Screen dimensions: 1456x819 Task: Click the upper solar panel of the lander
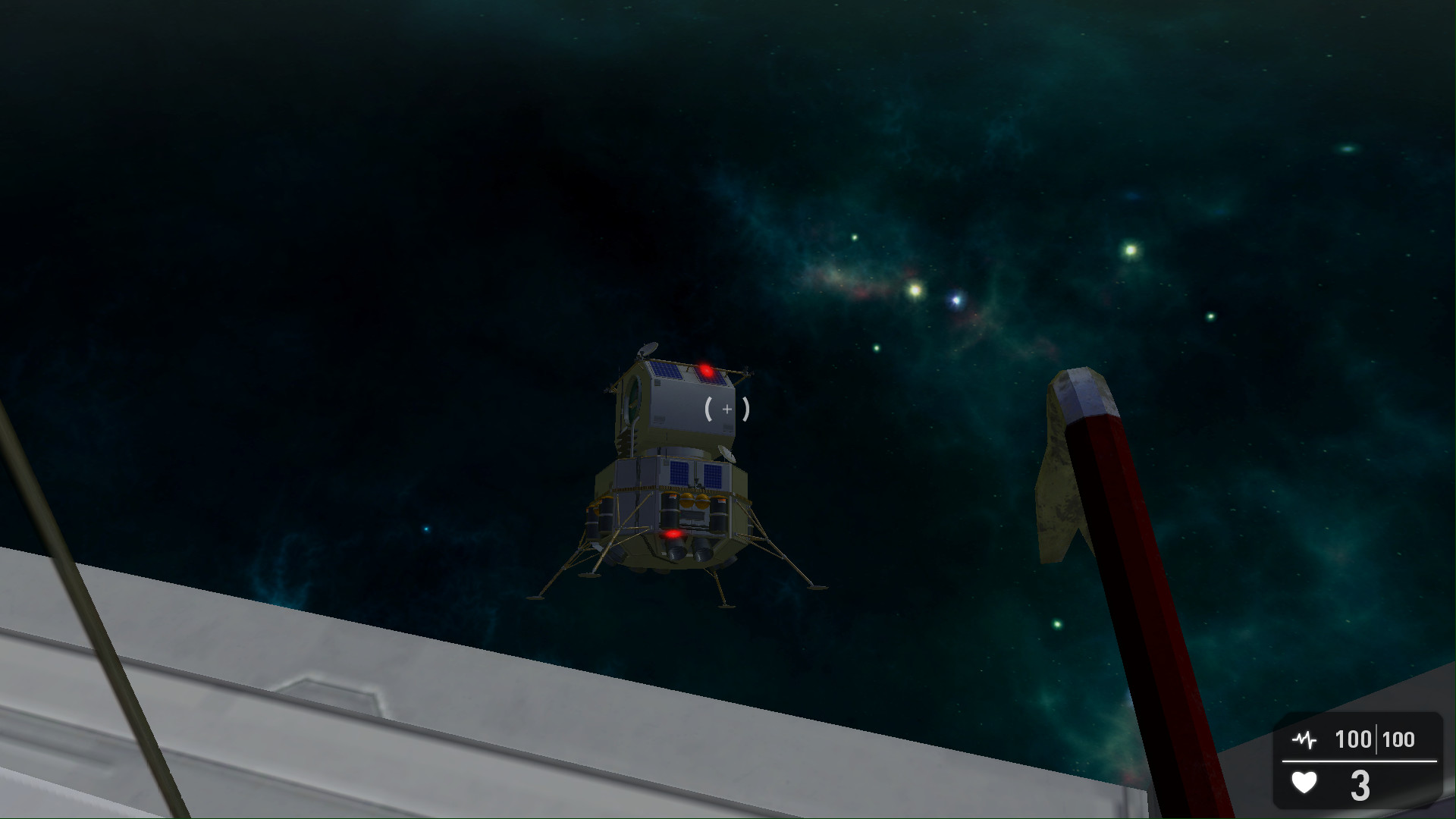pos(665,372)
